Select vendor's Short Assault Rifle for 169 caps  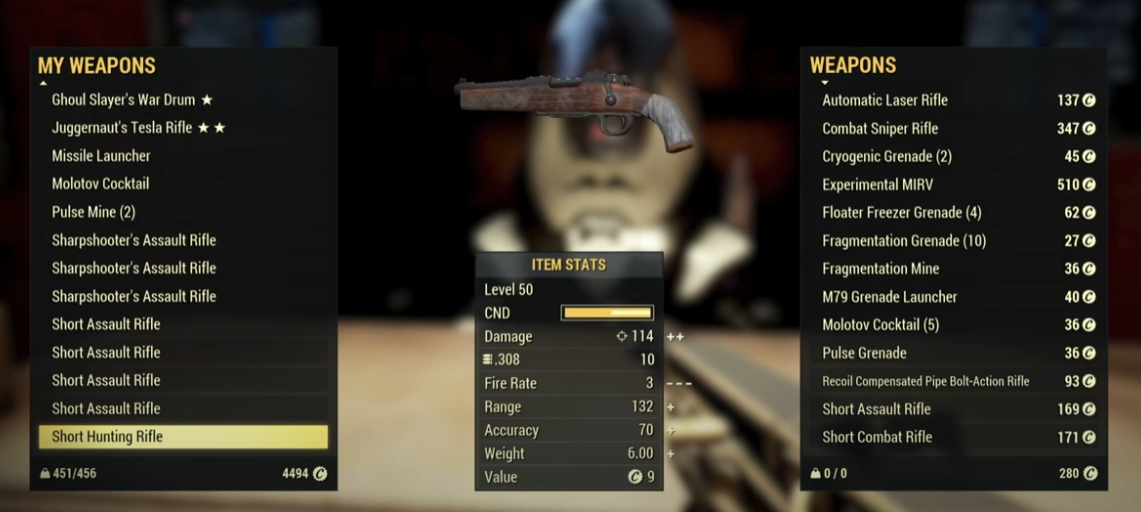[876, 409]
